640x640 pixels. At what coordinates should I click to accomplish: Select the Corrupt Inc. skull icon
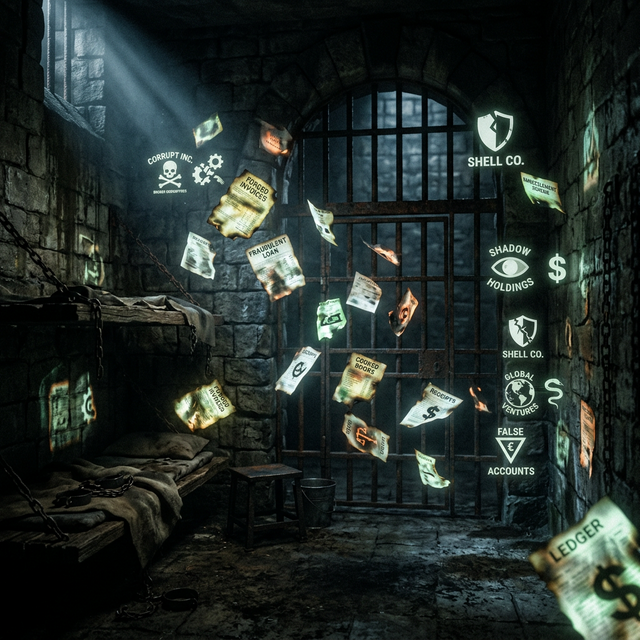pyautogui.click(x=169, y=174)
